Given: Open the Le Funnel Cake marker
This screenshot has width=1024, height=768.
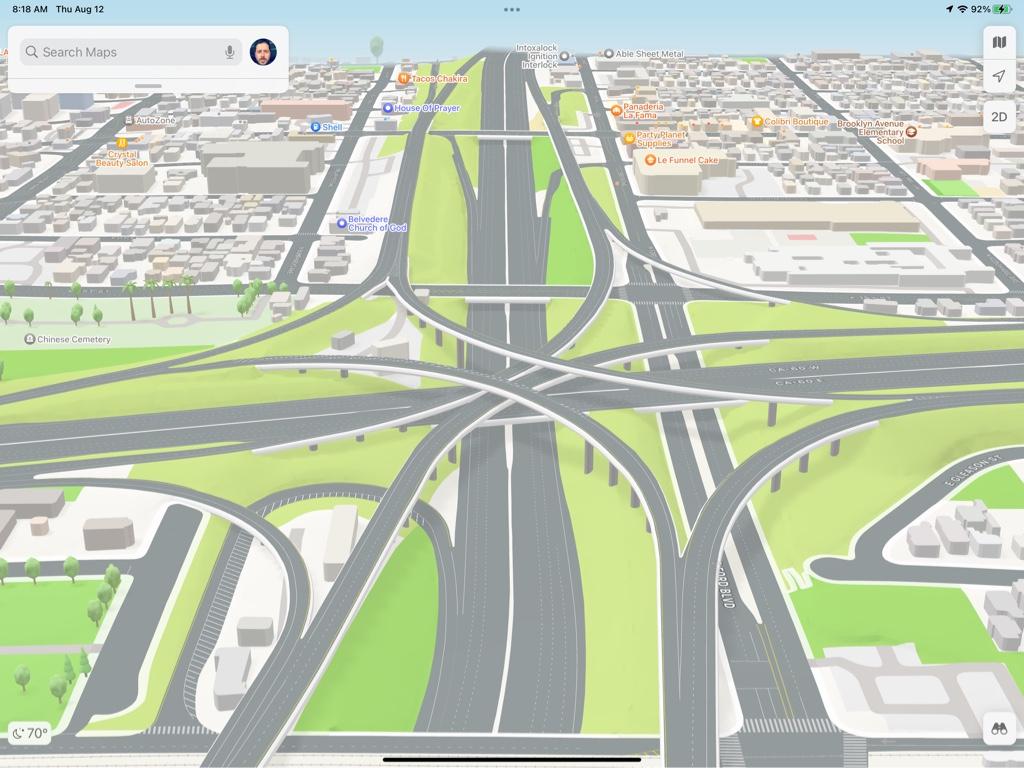Looking at the screenshot, I should [650, 160].
